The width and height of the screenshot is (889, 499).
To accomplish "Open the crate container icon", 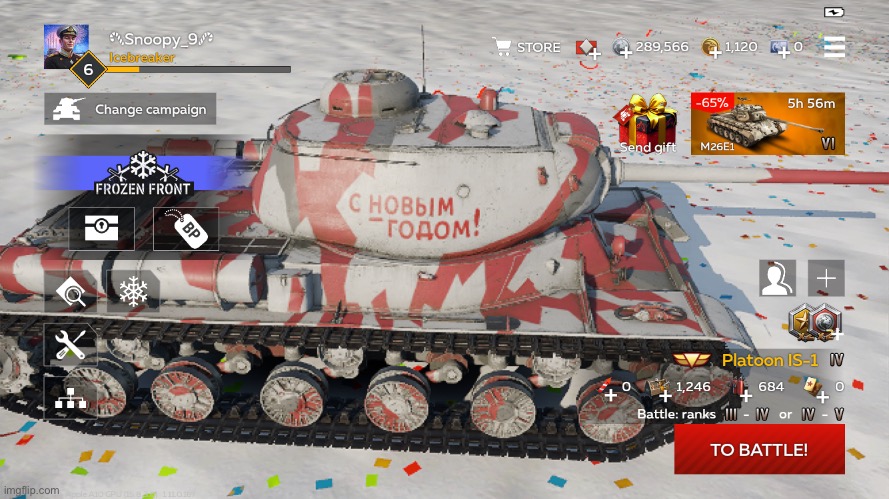I will pos(101,229).
